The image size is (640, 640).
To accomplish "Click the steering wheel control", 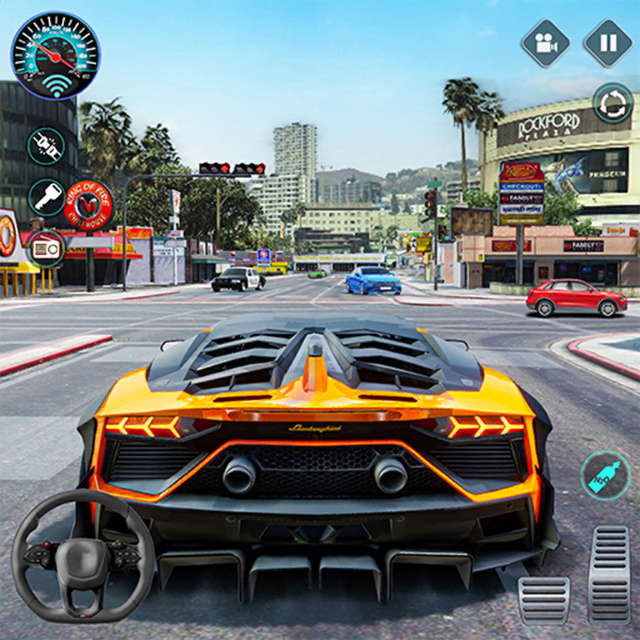I will tap(84, 553).
